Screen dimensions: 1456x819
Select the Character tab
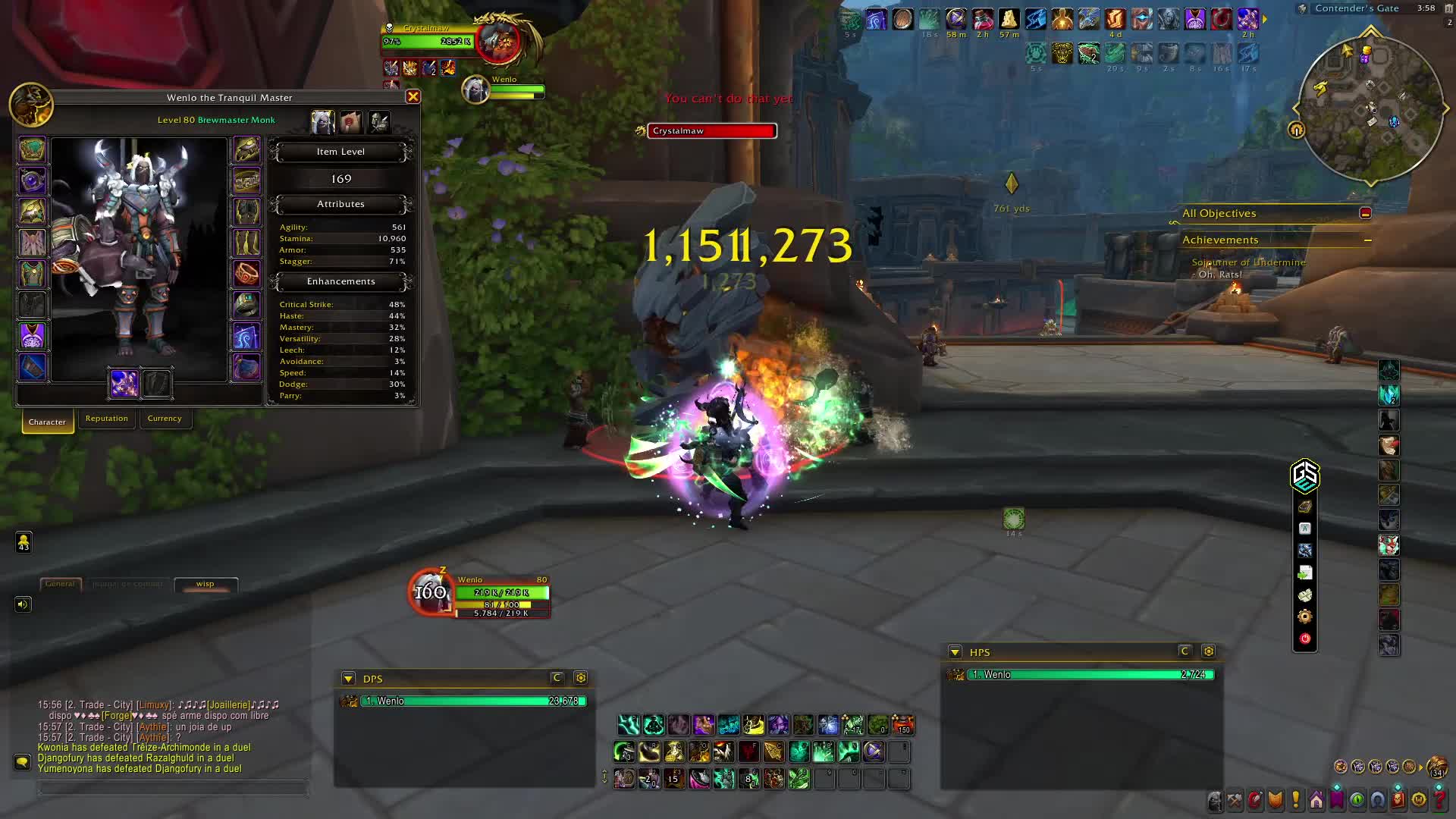click(x=47, y=422)
